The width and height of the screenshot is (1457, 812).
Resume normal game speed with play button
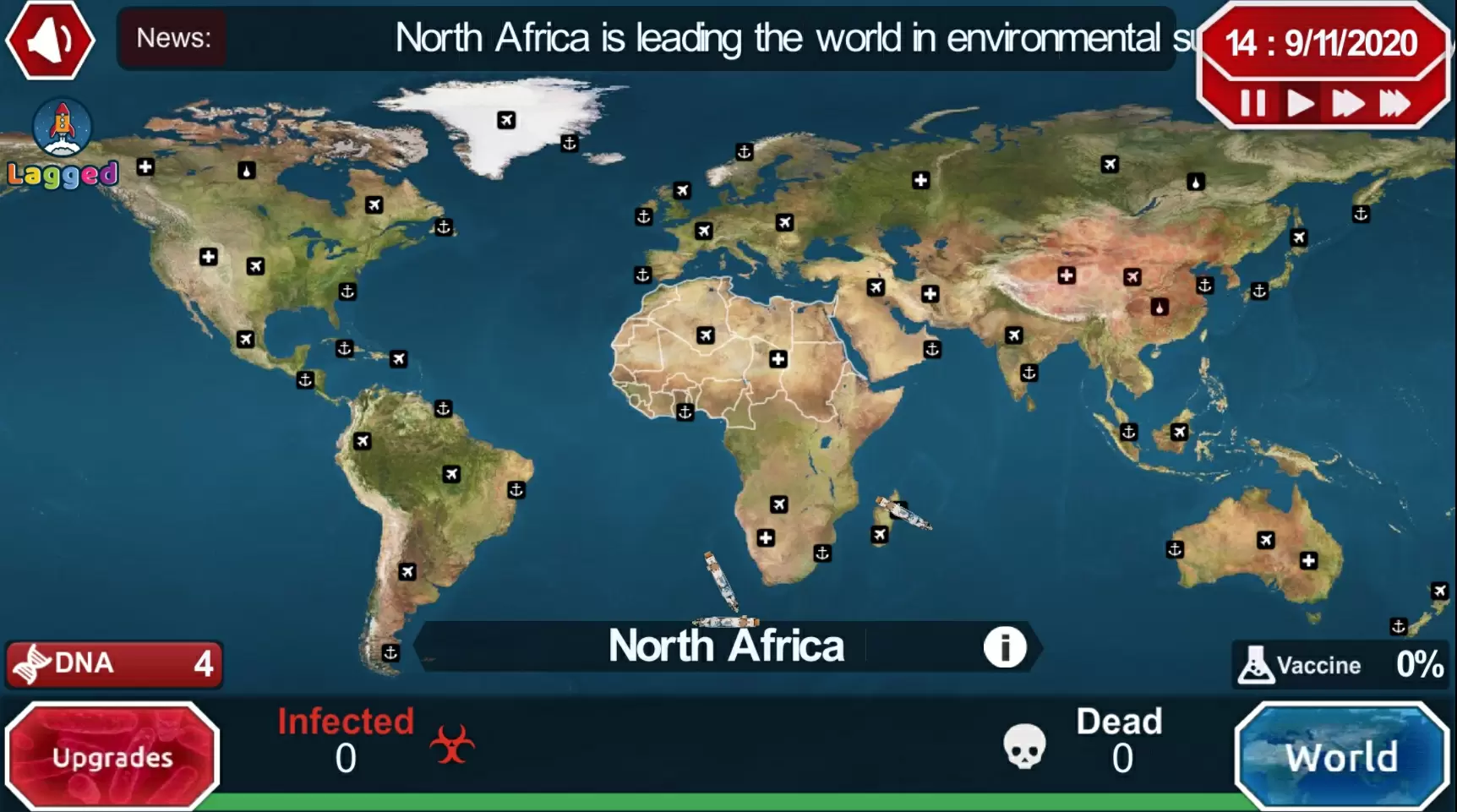pyautogui.click(x=1300, y=103)
